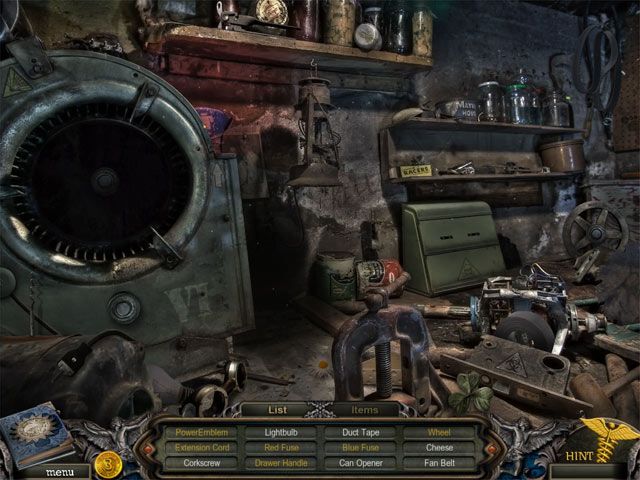The width and height of the screenshot is (640, 480).
Task: Choose Cheese from the object list
Action: click(x=439, y=447)
